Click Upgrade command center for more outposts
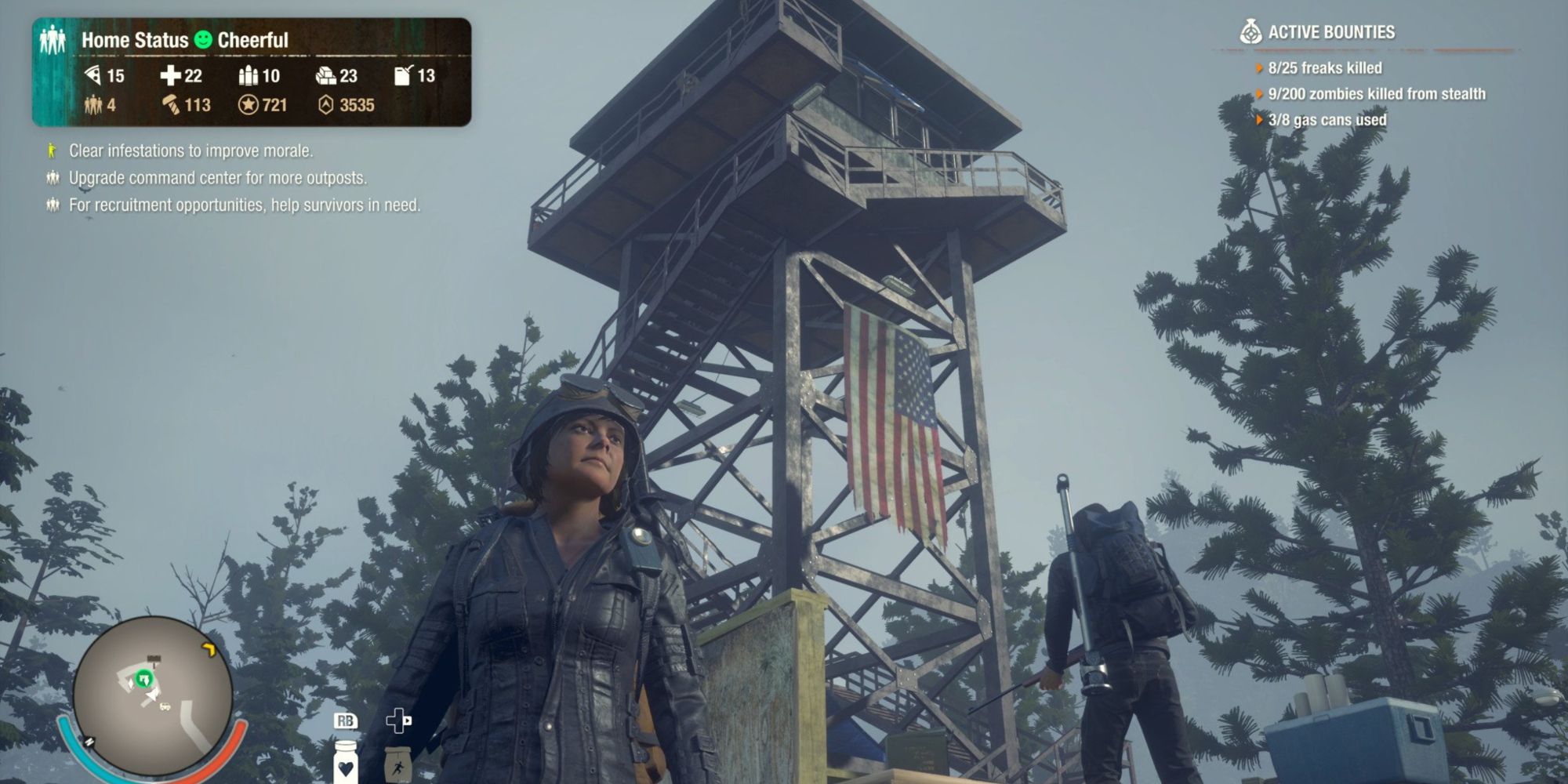 click(199, 179)
